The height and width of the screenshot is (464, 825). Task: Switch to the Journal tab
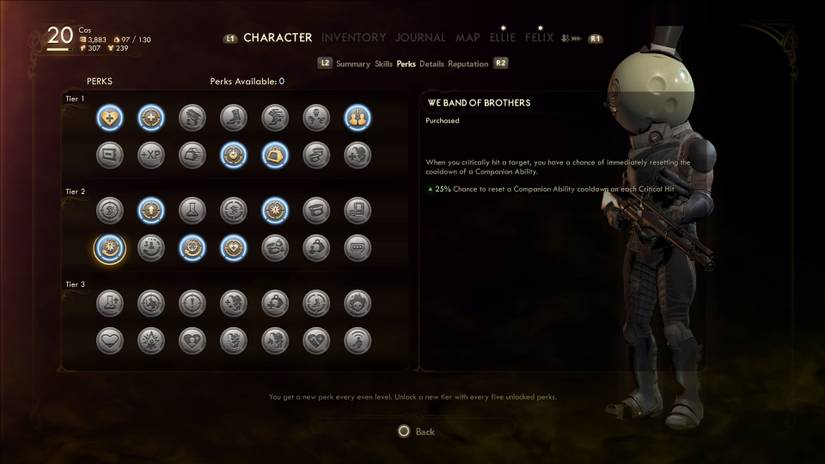420,38
